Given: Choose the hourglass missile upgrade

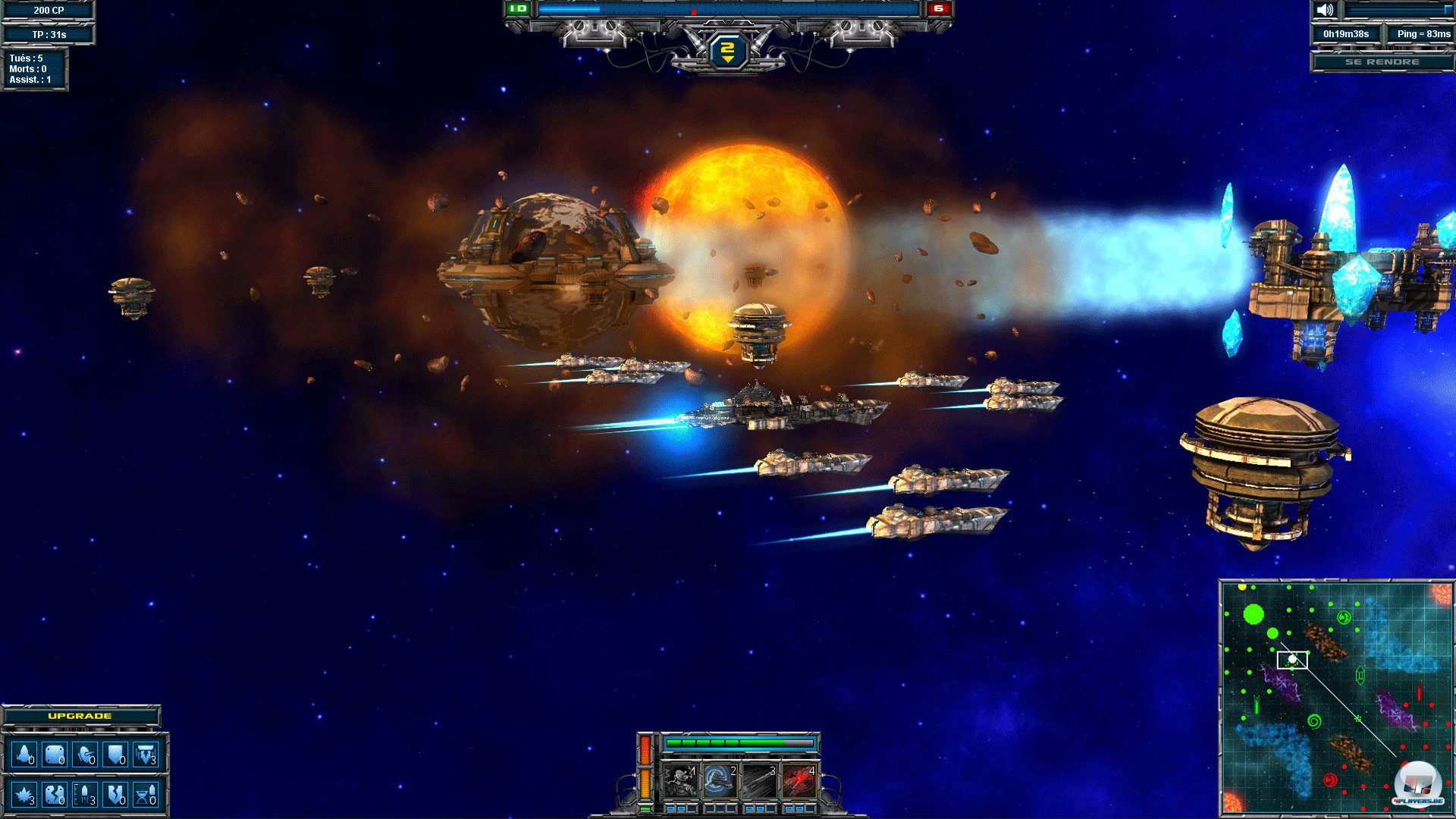Looking at the screenshot, I should (x=146, y=795).
